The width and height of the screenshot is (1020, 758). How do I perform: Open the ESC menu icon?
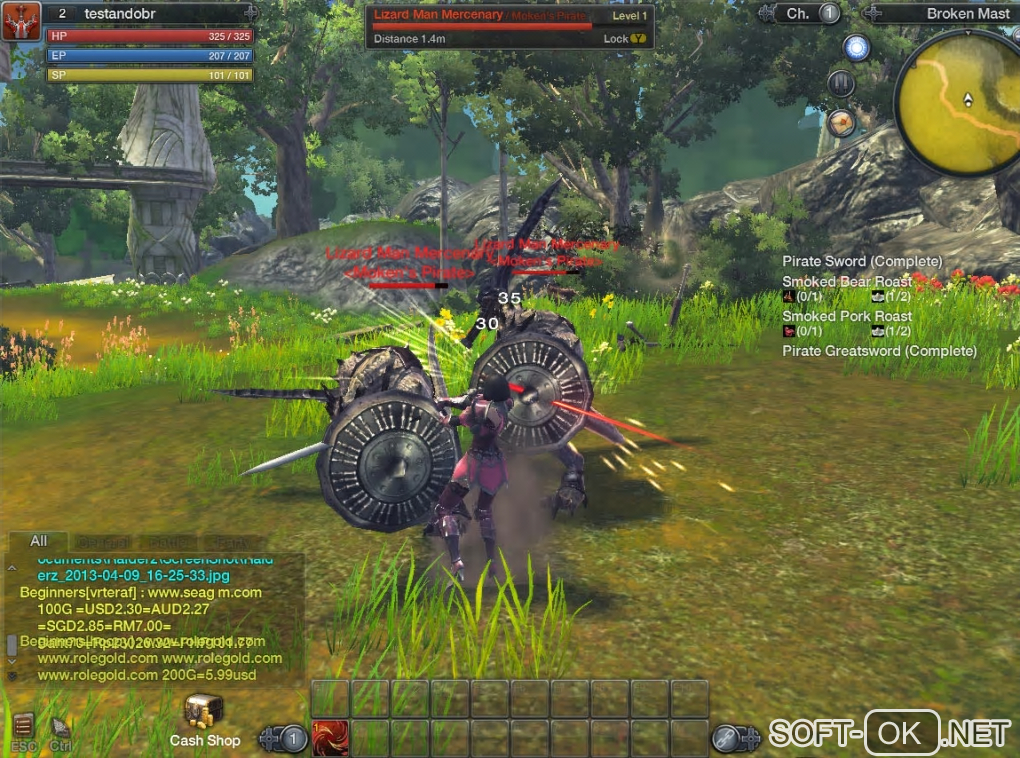pyautogui.click(x=23, y=728)
